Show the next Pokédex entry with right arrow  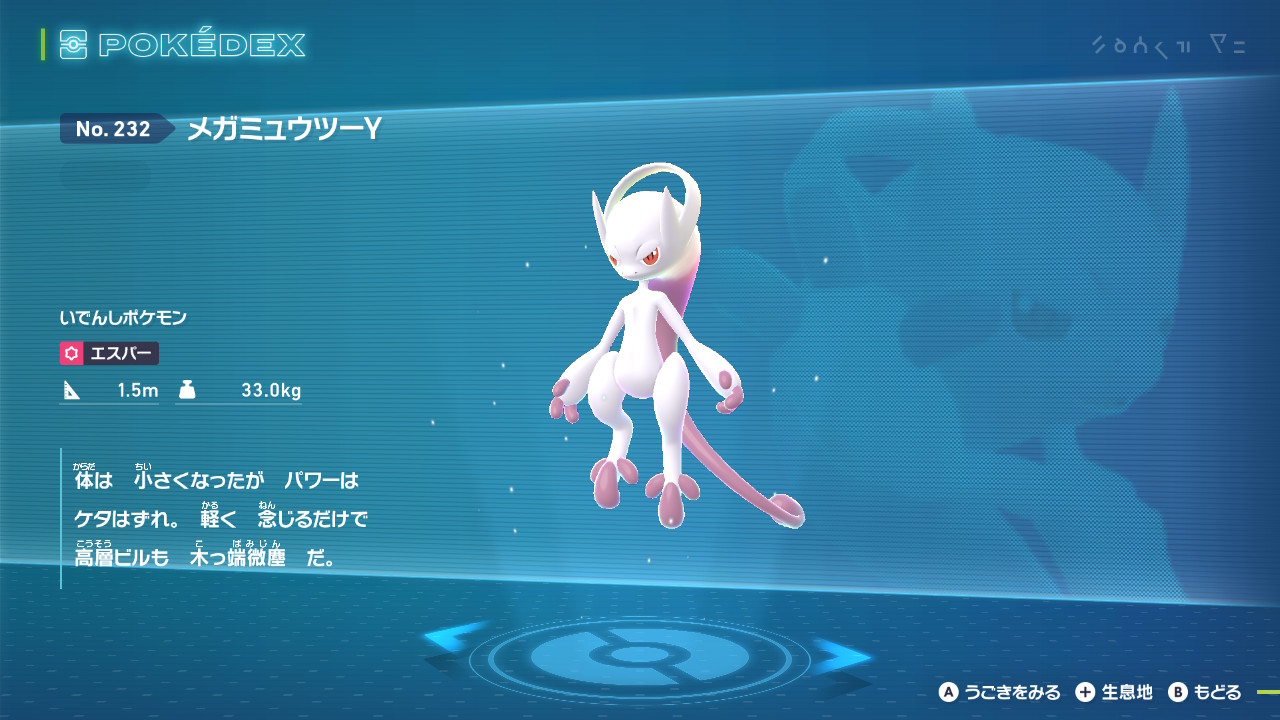tap(842, 656)
